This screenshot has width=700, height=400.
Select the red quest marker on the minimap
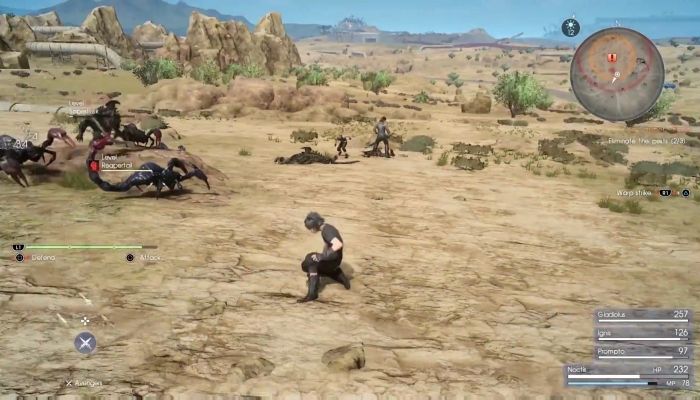(611, 58)
